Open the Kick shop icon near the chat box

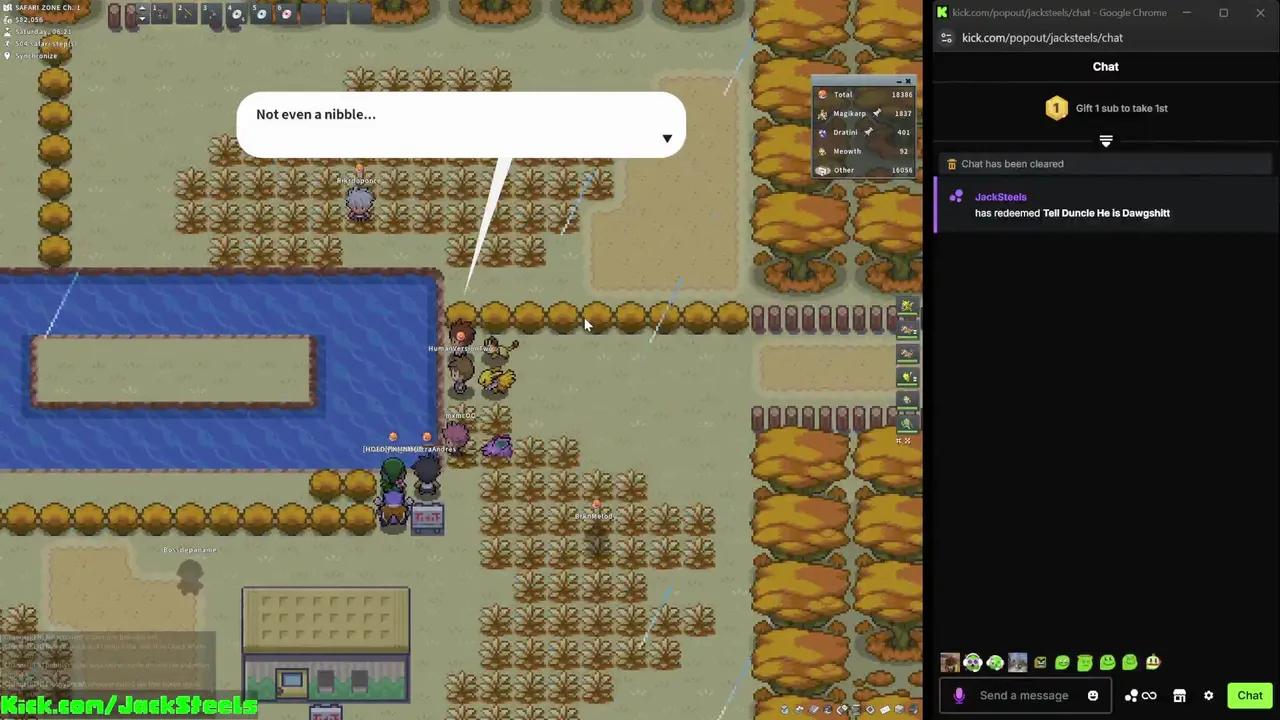1179,695
